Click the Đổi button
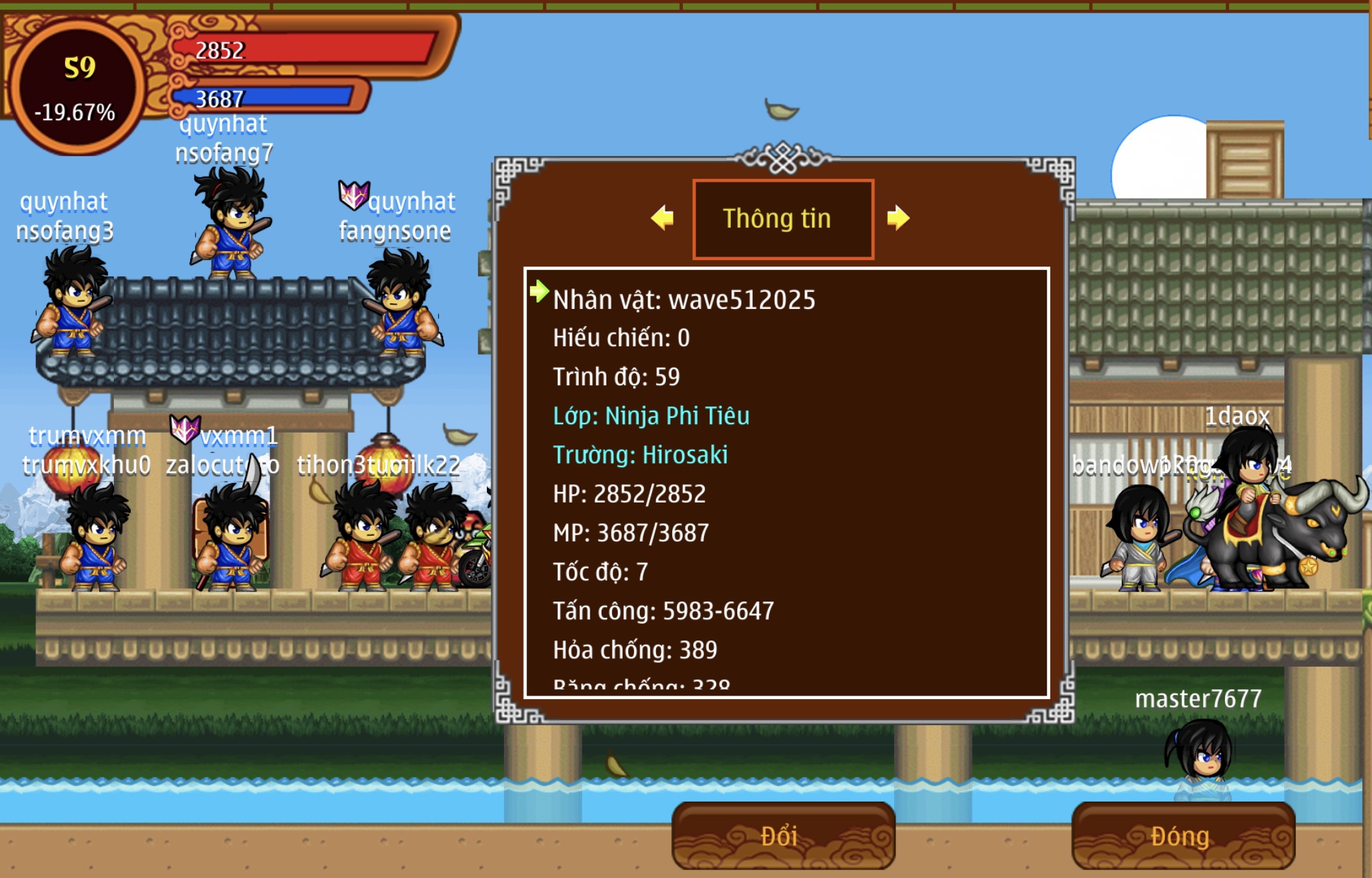 pos(782,836)
